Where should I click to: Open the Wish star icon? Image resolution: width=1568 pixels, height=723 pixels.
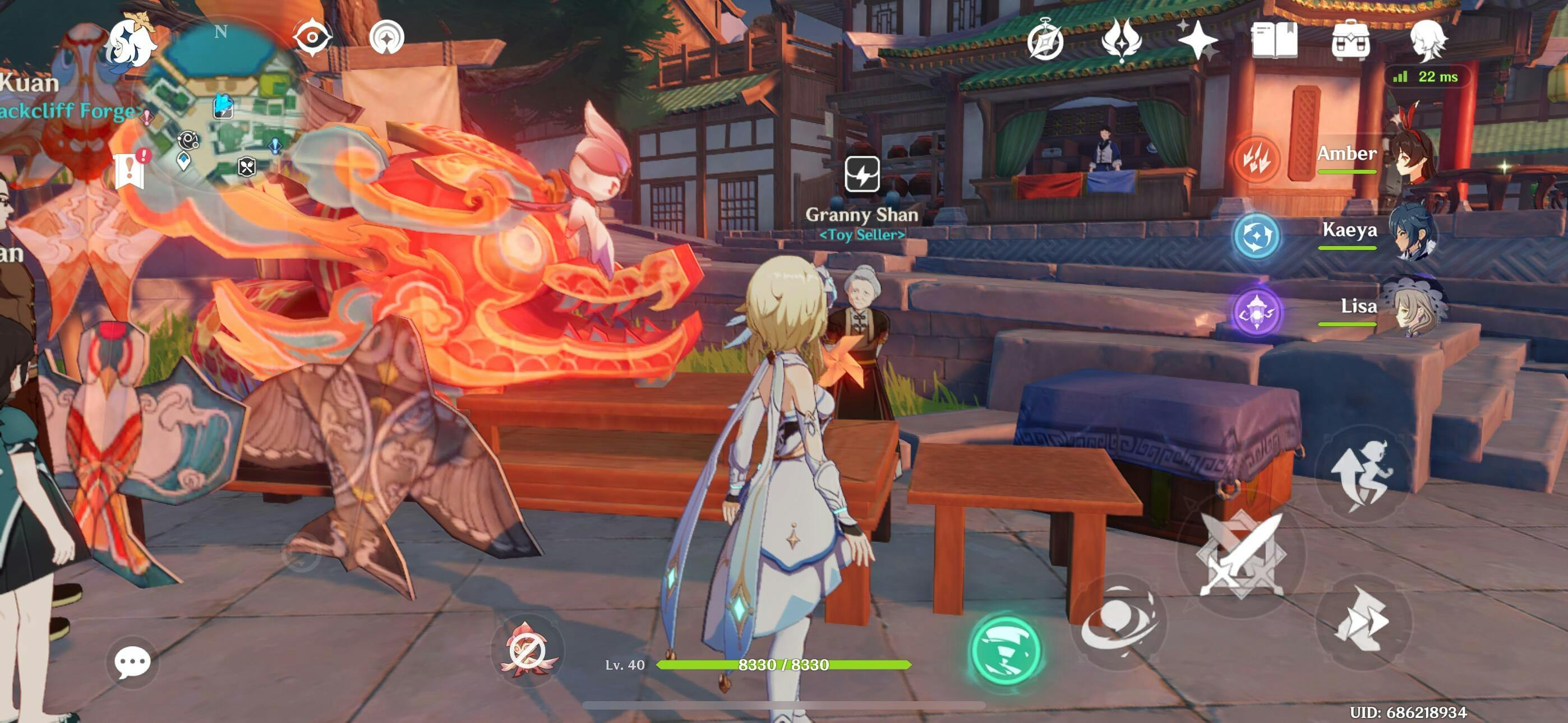tap(1197, 41)
